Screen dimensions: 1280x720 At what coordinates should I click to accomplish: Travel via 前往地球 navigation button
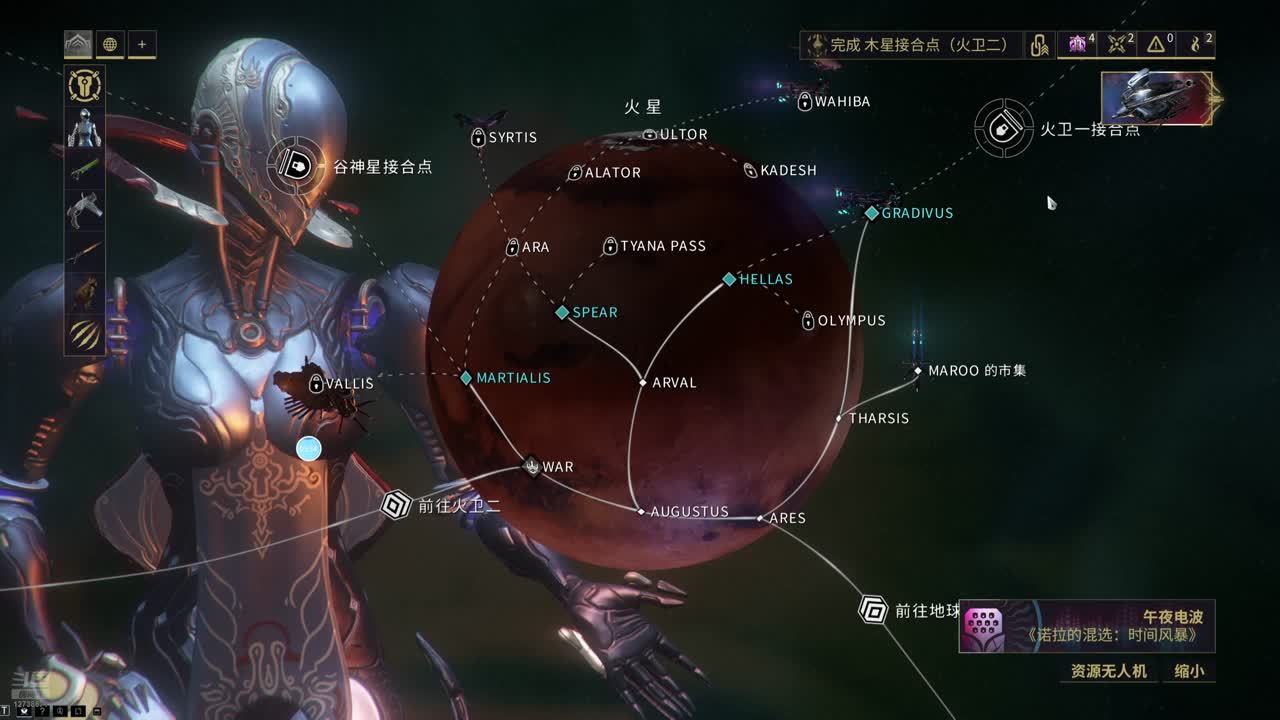point(874,609)
